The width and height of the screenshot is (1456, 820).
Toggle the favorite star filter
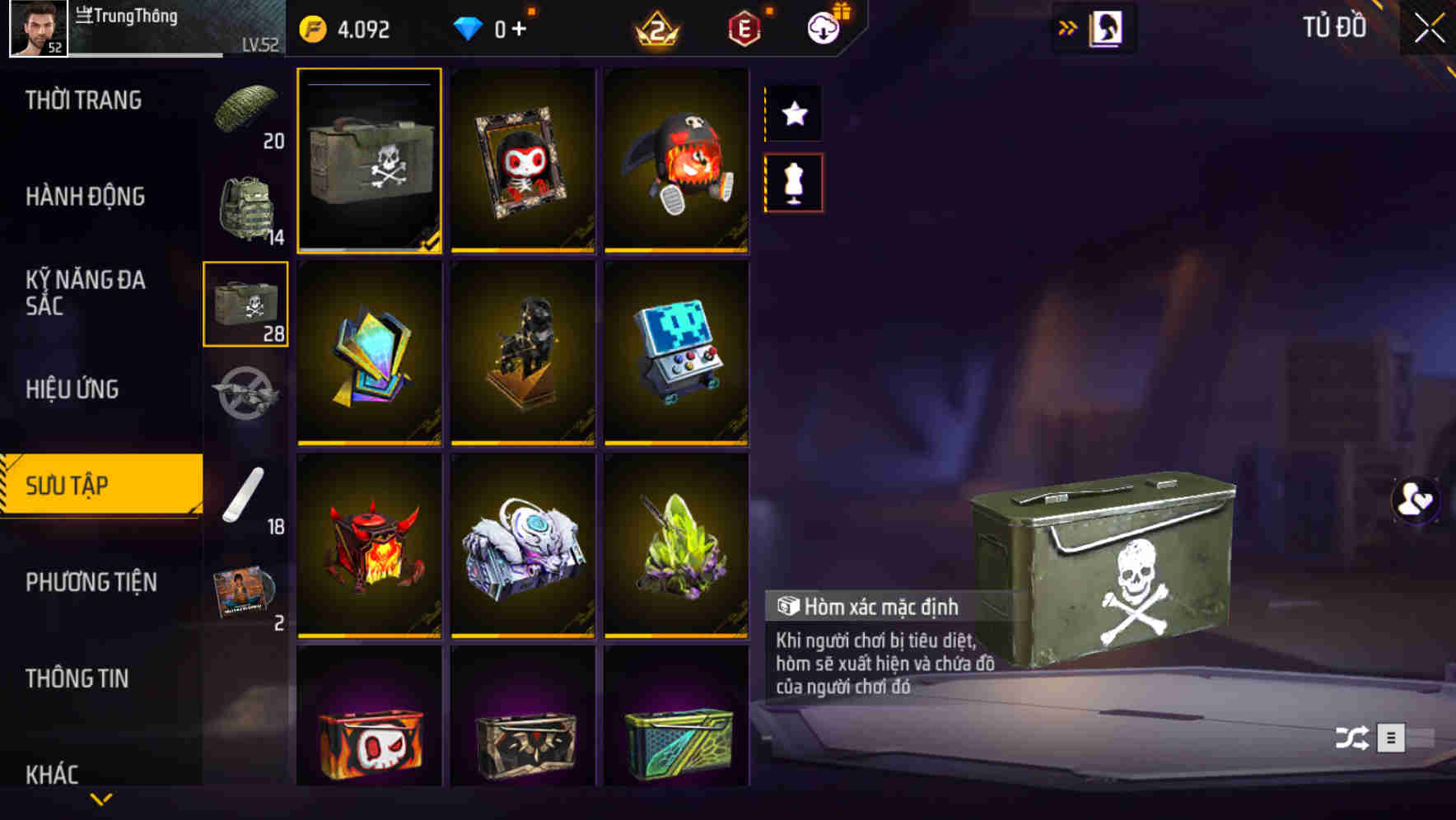coord(792,114)
